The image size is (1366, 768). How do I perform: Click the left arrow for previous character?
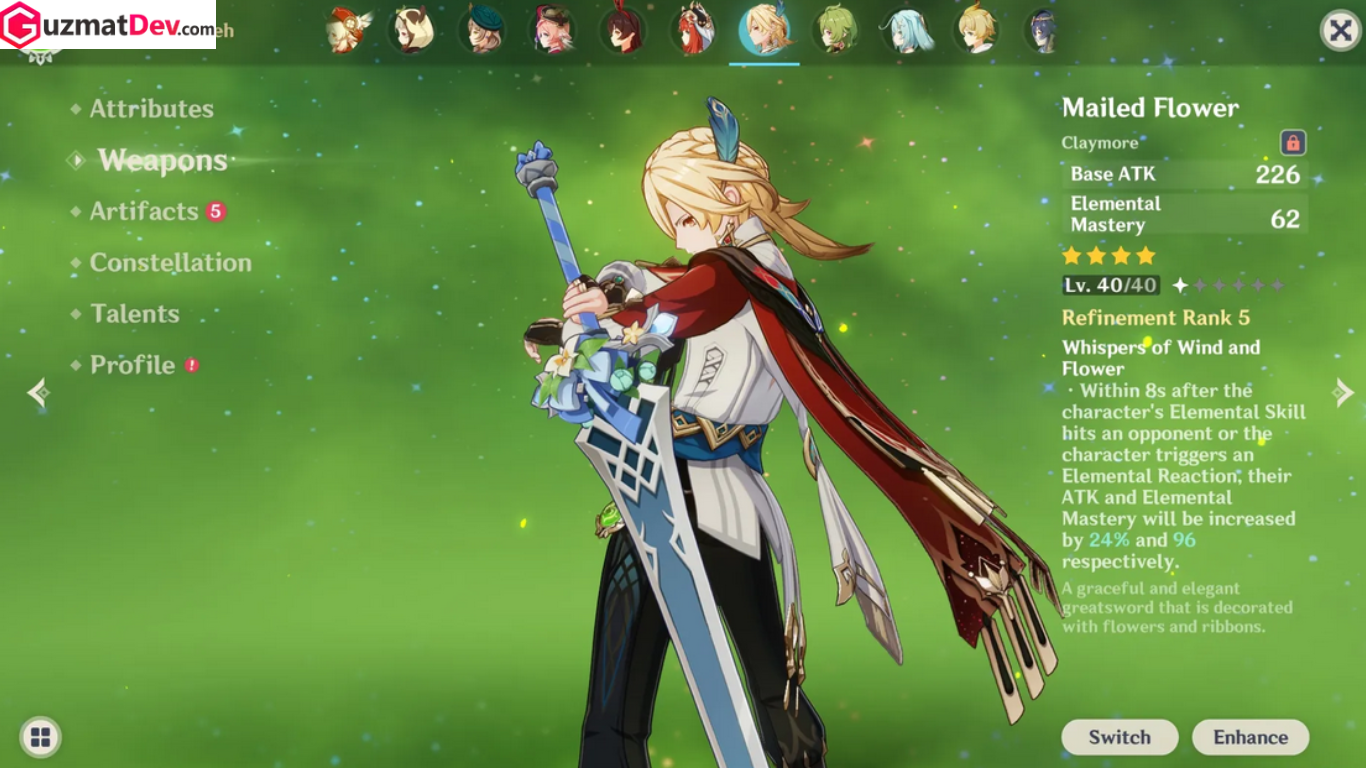(x=39, y=391)
